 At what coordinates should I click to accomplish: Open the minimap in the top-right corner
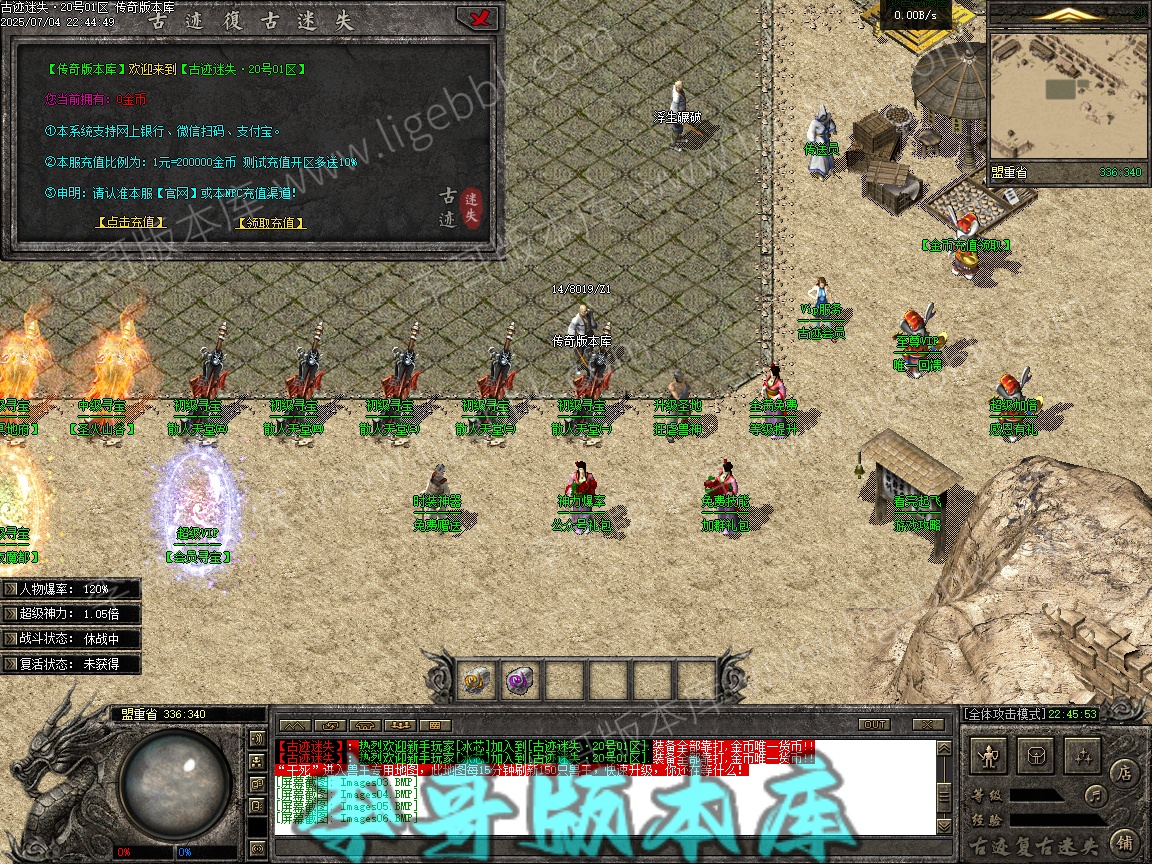point(1067,96)
